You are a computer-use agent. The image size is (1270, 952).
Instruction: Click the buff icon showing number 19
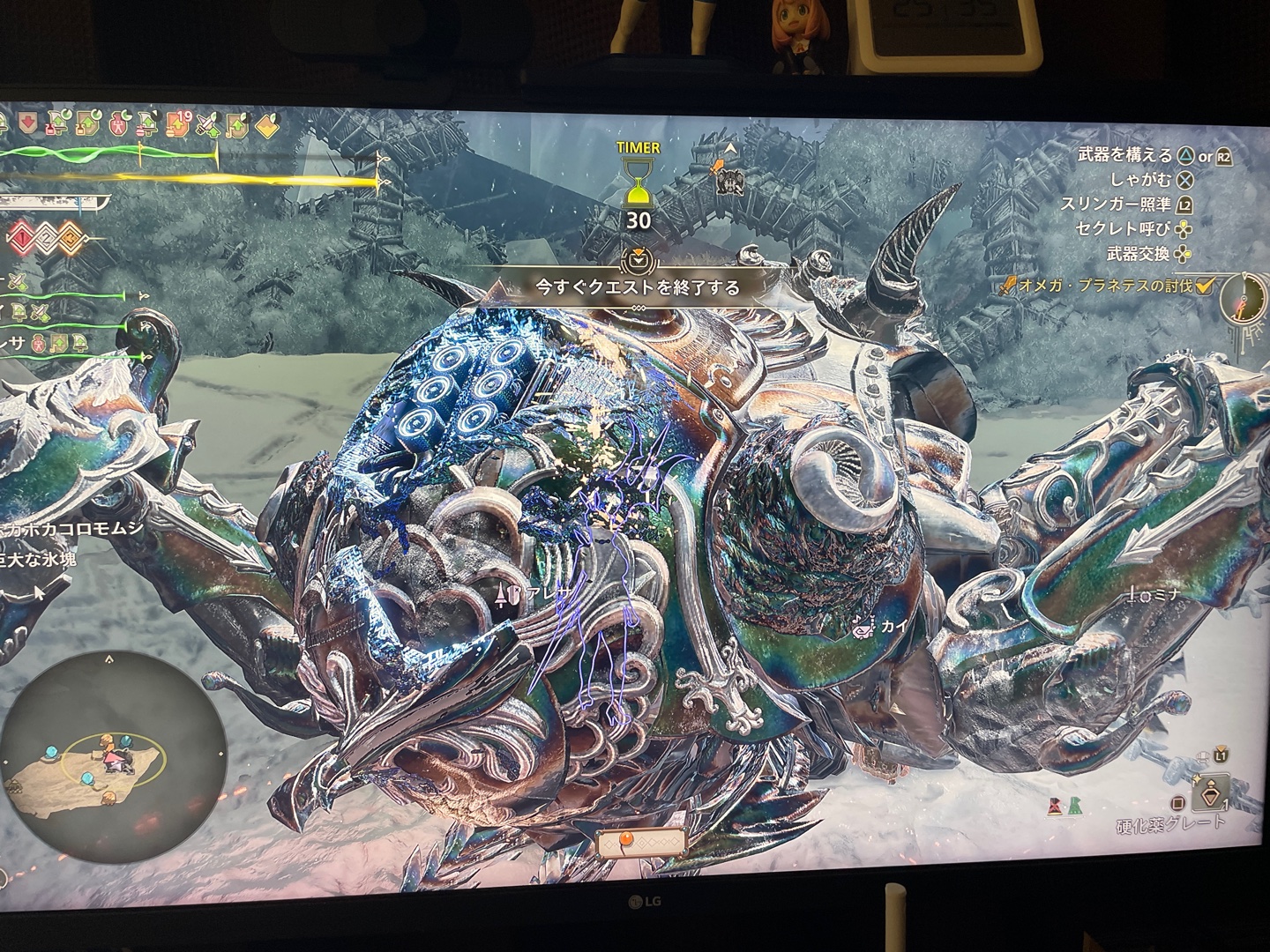tap(179, 123)
